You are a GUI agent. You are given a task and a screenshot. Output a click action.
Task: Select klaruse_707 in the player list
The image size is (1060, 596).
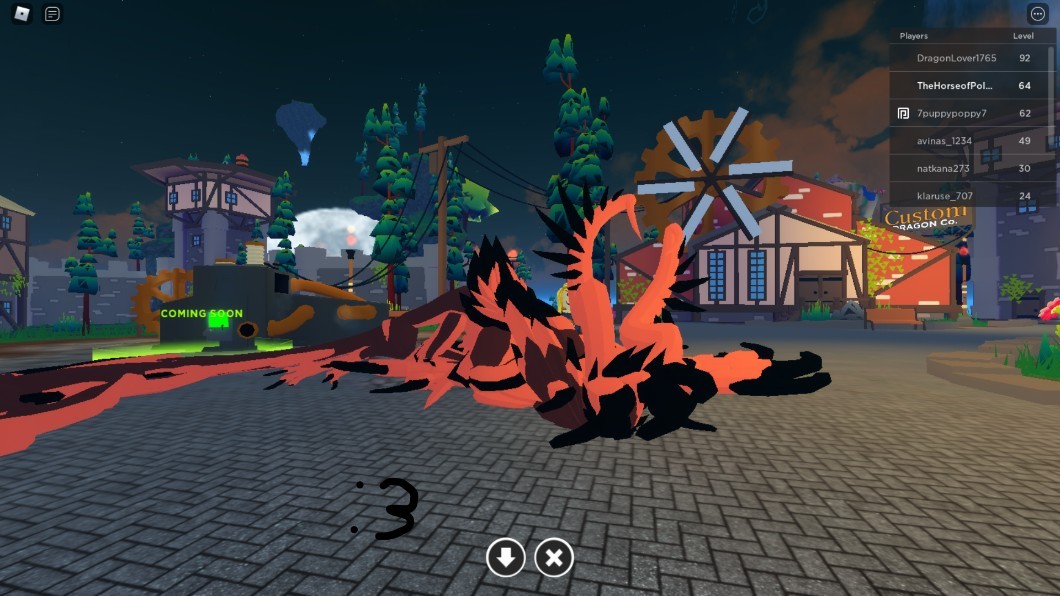click(944, 196)
